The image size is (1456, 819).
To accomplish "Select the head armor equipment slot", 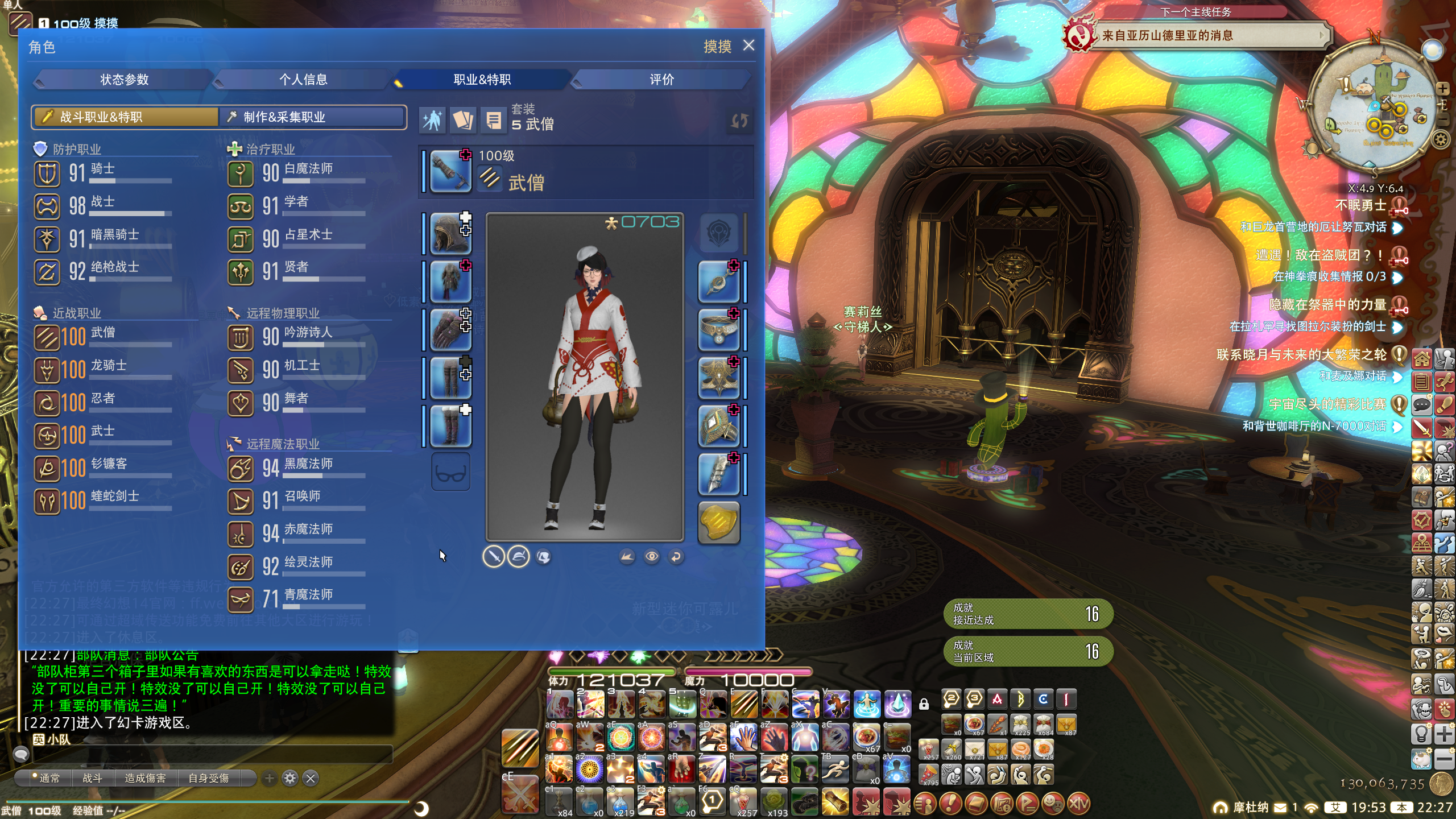I will click(x=450, y=233).
